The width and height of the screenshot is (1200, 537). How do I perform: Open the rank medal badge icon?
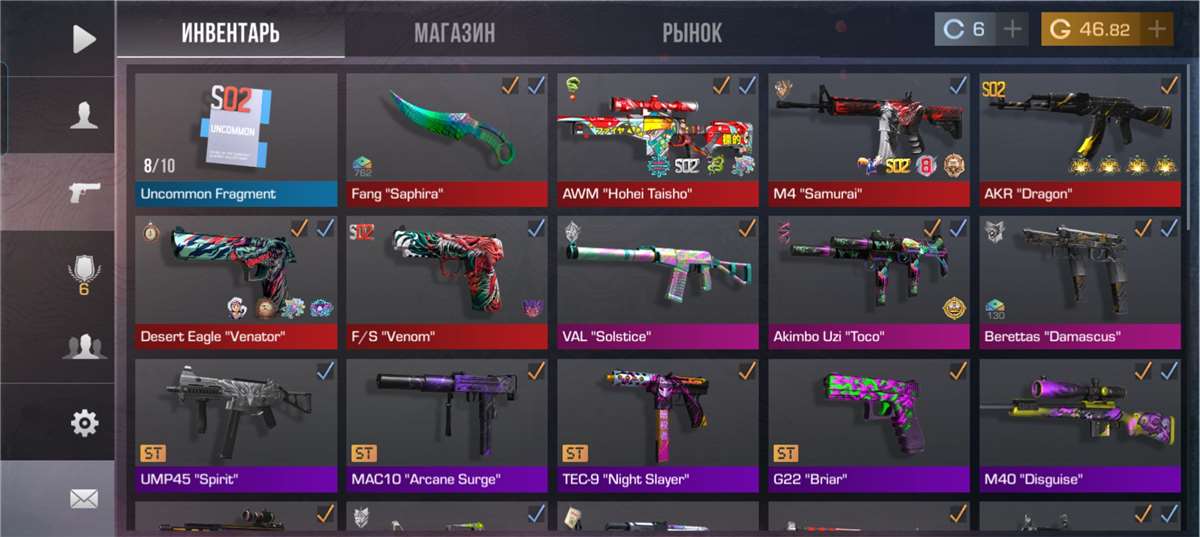[x=84, y=272]
